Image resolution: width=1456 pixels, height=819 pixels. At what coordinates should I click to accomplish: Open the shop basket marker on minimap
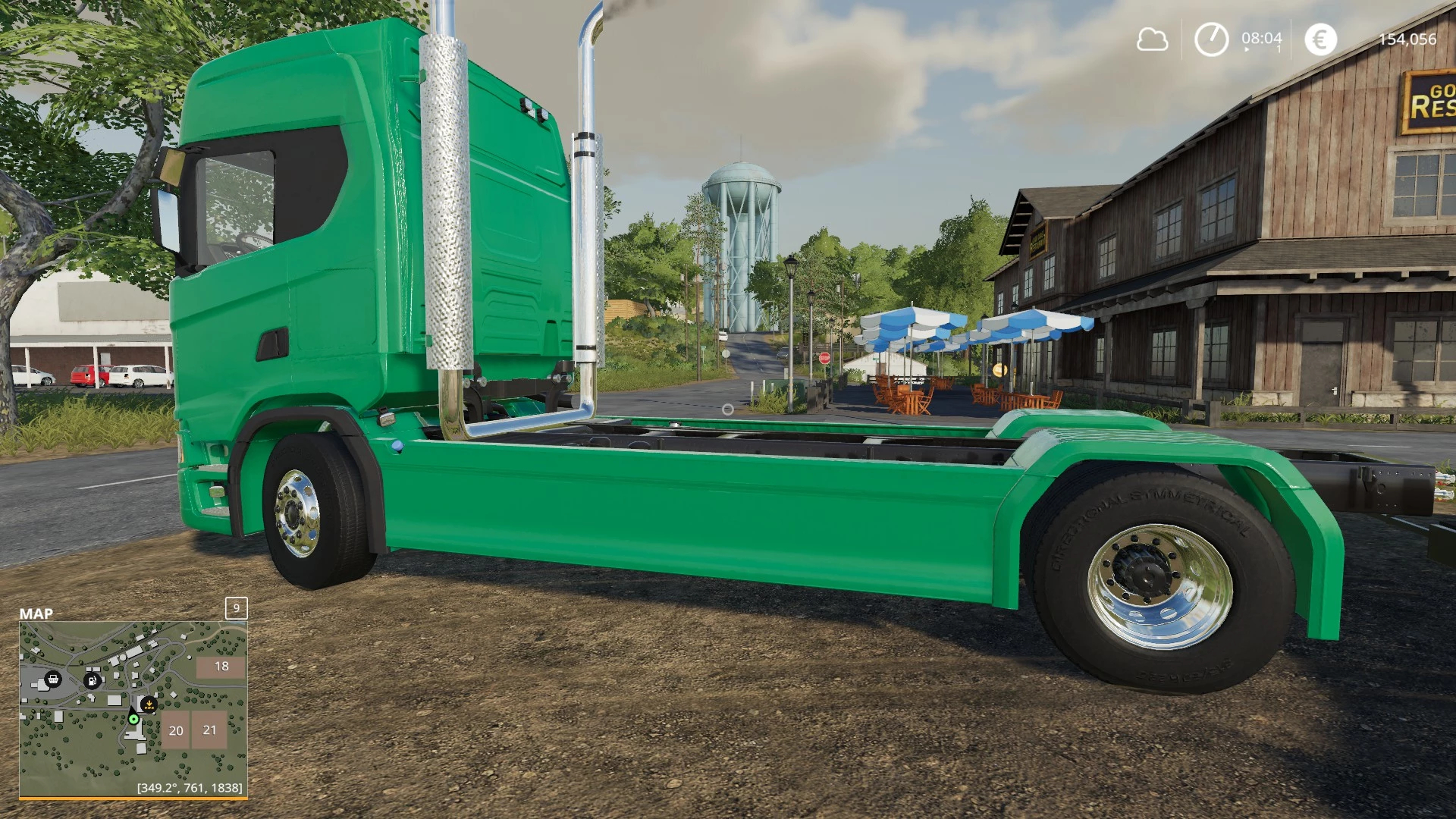pyautogui.click(x=53, y=679)
